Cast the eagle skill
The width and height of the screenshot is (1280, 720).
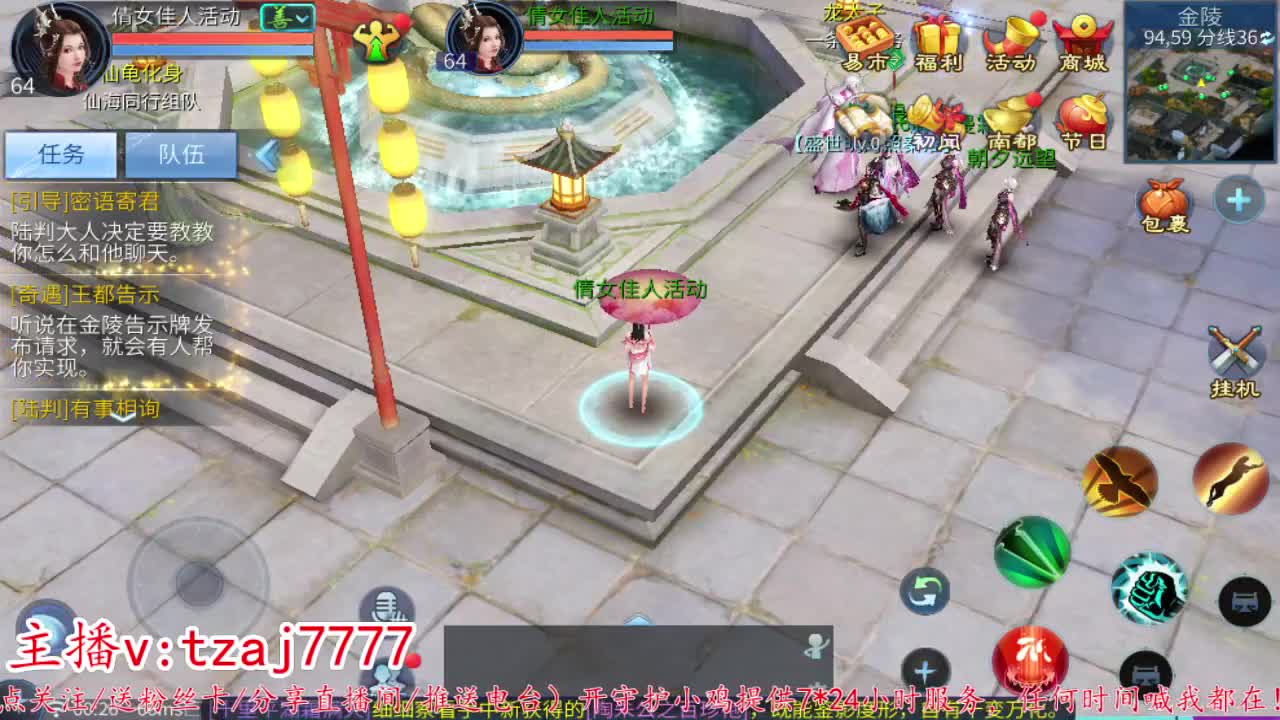1122,481
